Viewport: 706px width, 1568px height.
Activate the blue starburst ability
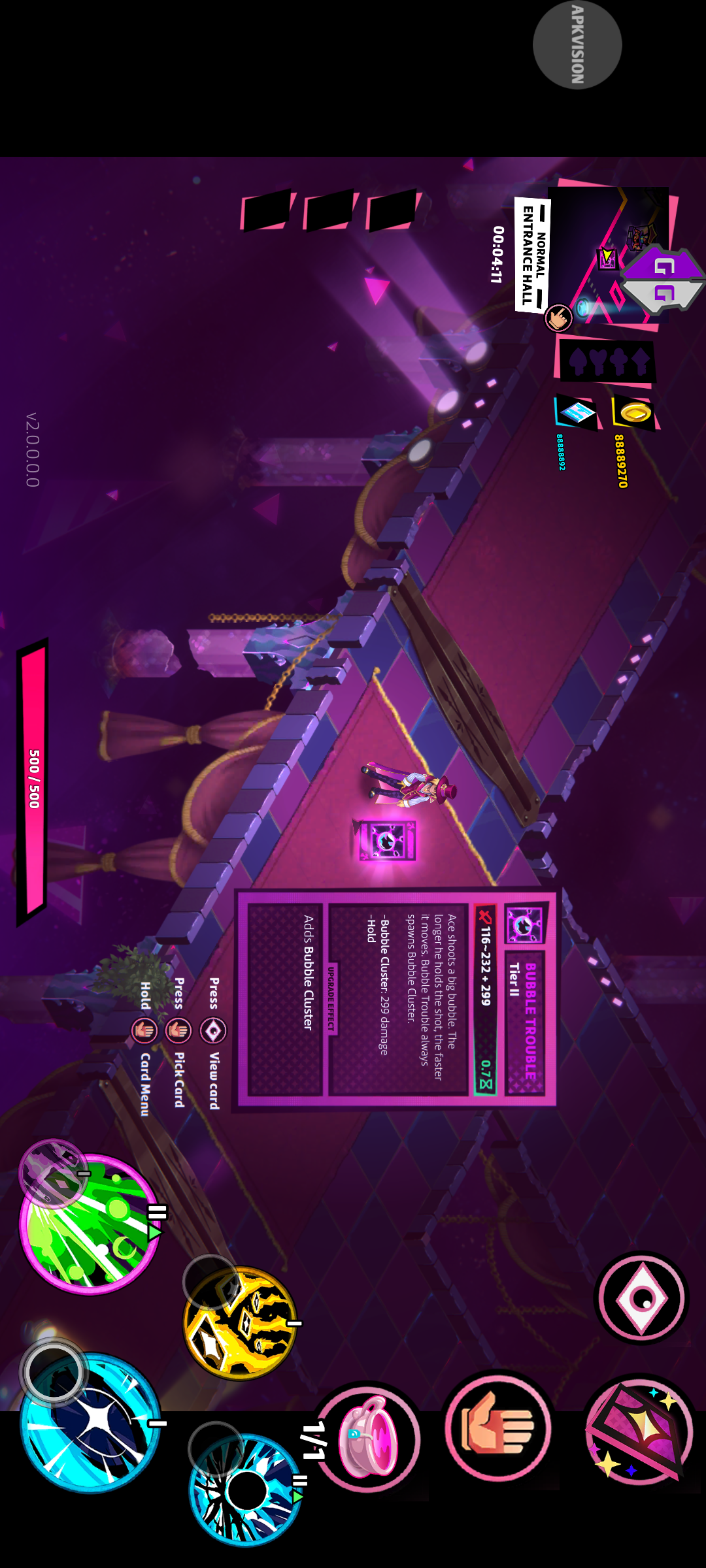click(x=90, y=1422)
